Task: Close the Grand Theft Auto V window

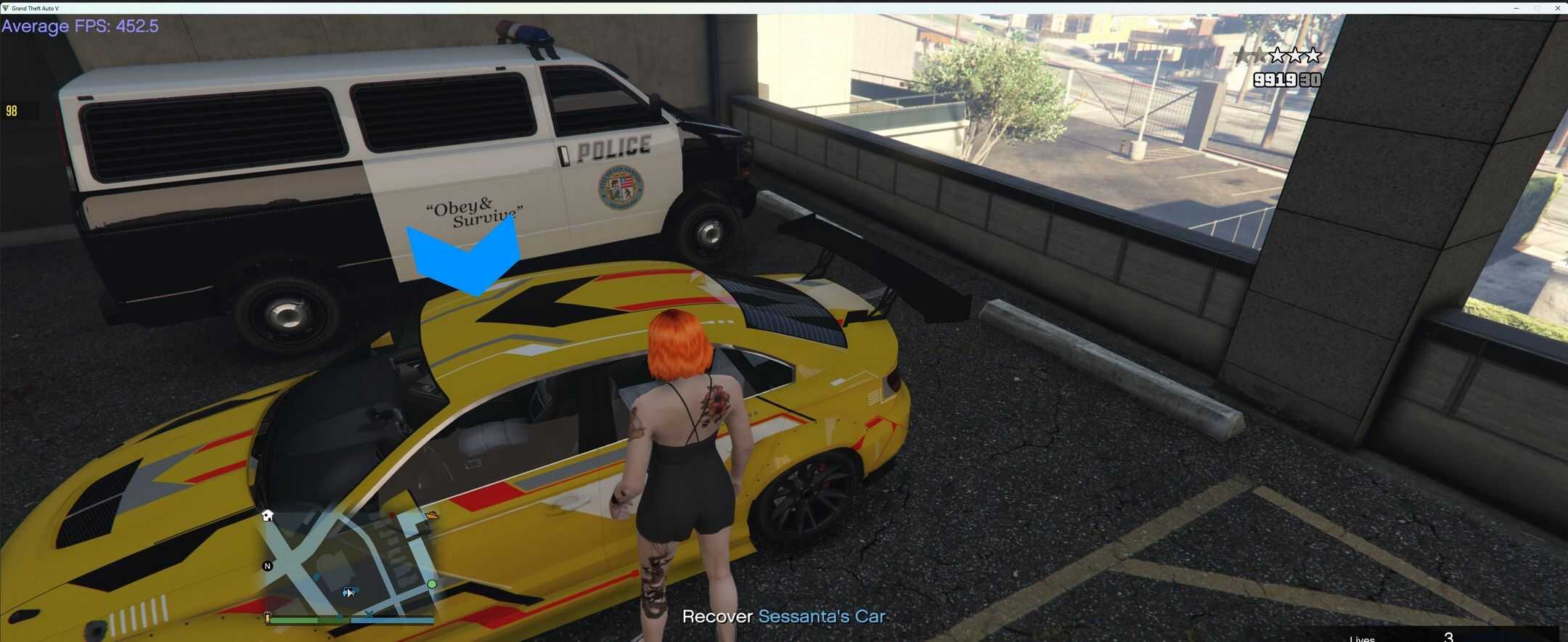Action: click(1558, 8)
